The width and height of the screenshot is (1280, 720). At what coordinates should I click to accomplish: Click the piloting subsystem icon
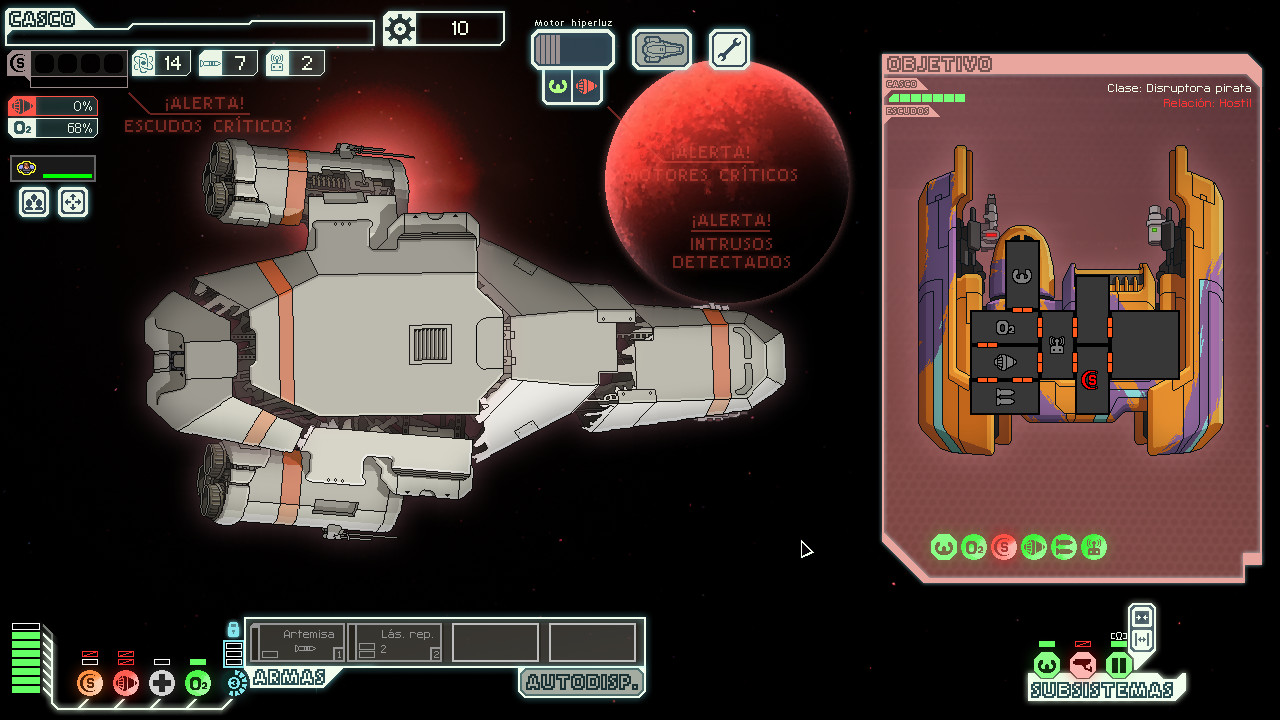point(1046,665)
